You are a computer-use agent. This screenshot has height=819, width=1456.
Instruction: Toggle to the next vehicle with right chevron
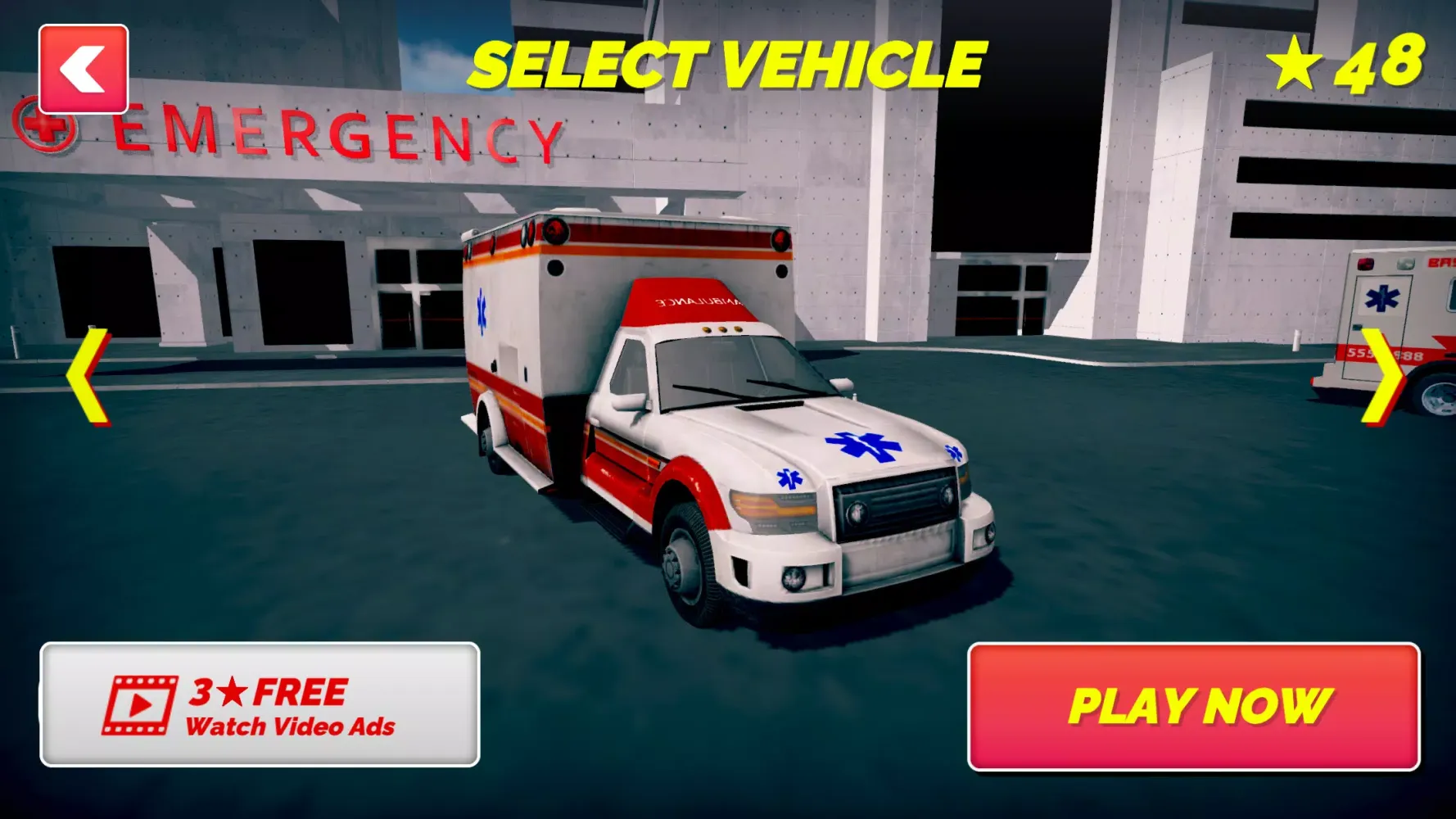(1382, 377)
